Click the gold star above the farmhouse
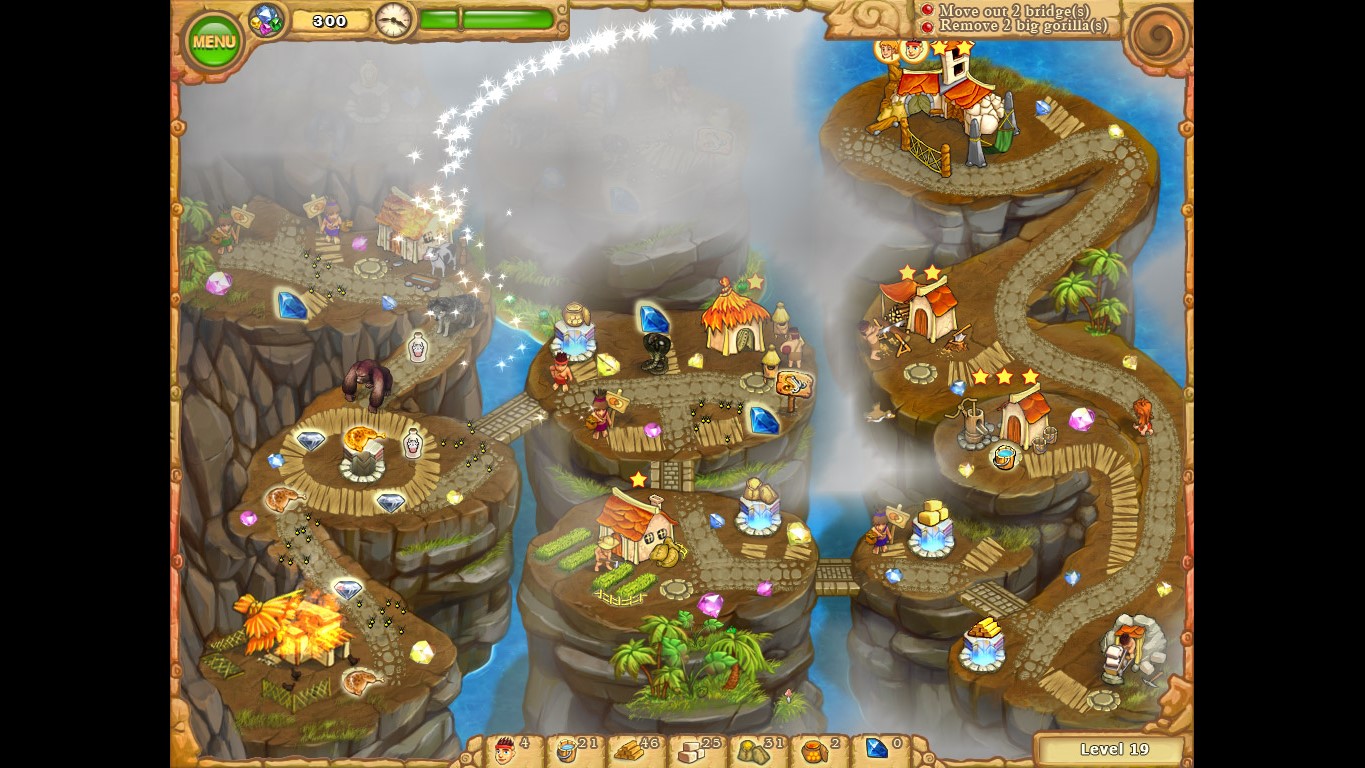1365x768 pixels. (640, 480)
